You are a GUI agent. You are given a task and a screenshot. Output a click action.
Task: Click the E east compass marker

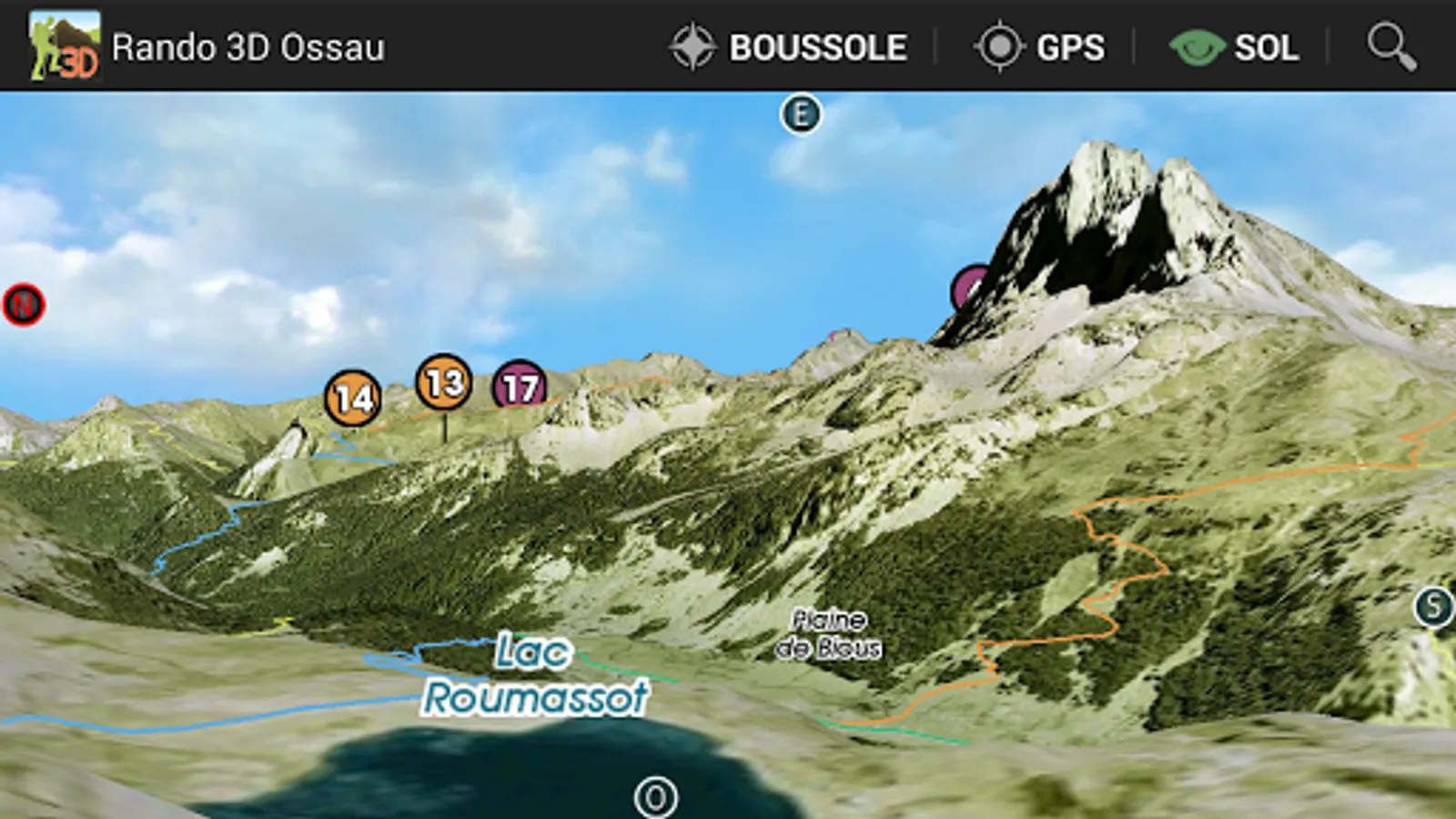(x=801, y=115)
